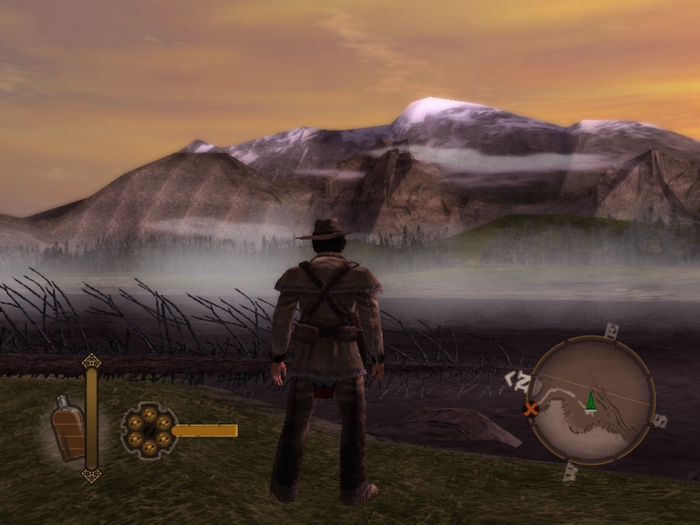Open the circular minimap

590,397
